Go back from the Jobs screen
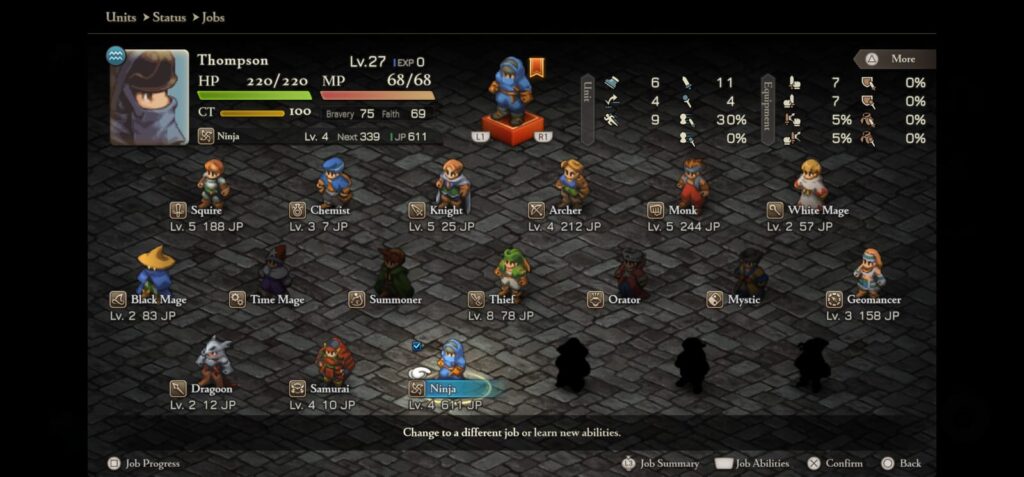Viewport: 1024px width, 477px height. pos(901,463)
